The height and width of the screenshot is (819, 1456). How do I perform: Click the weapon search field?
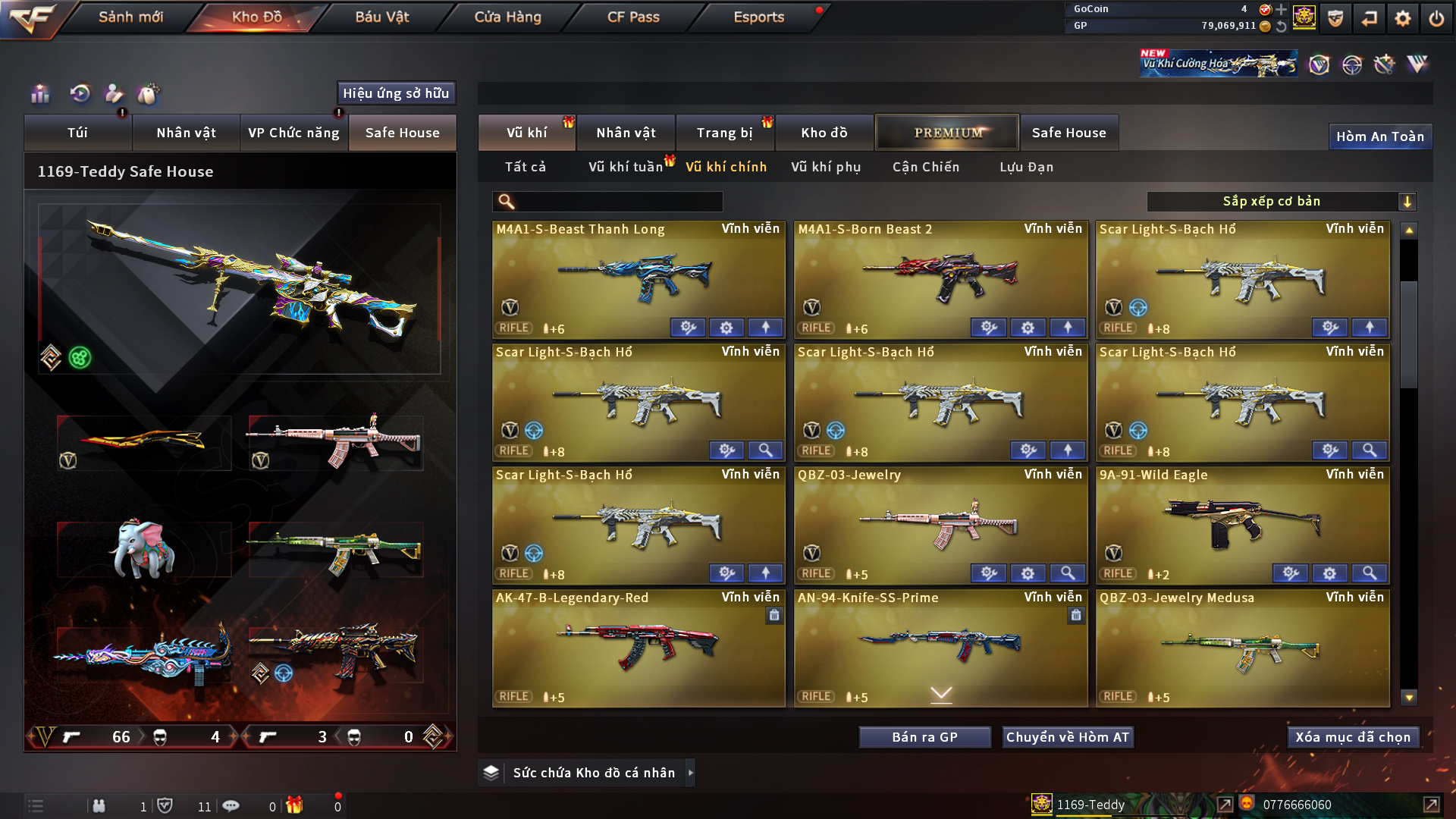click(618, 202)
